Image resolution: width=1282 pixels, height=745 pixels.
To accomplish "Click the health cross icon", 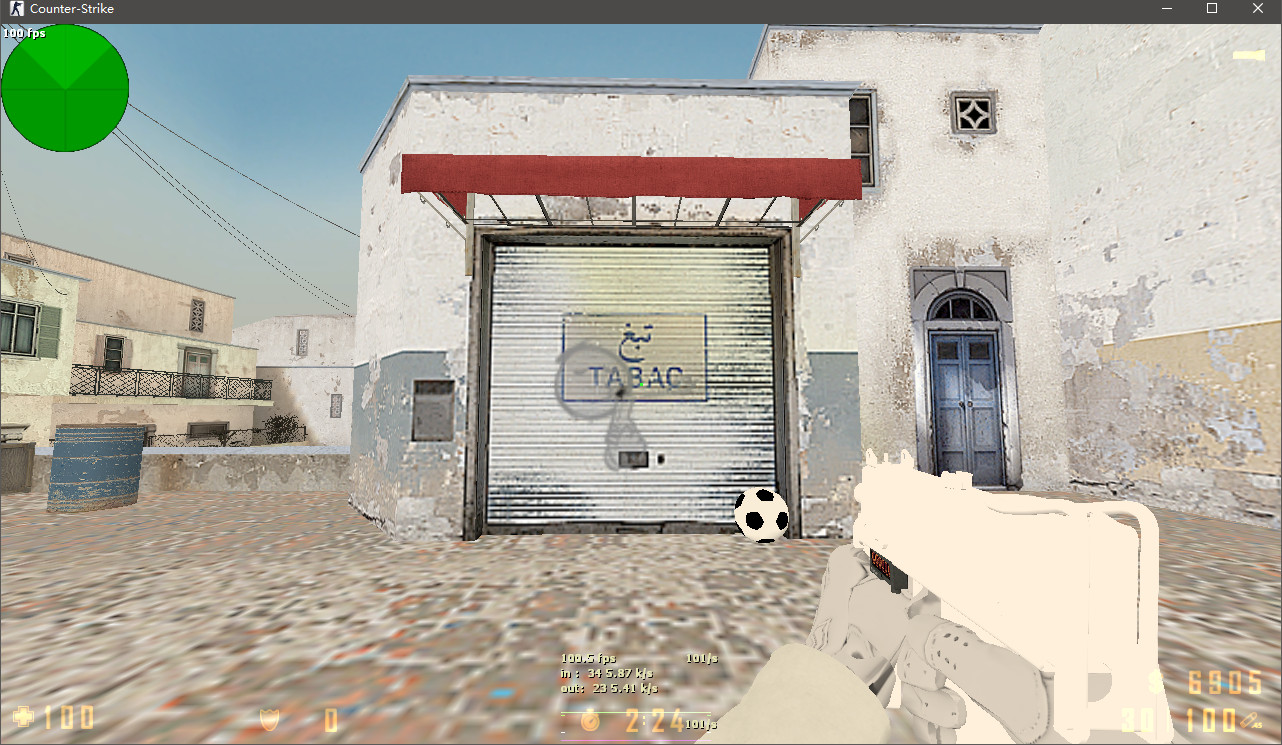I will point(25,715).
